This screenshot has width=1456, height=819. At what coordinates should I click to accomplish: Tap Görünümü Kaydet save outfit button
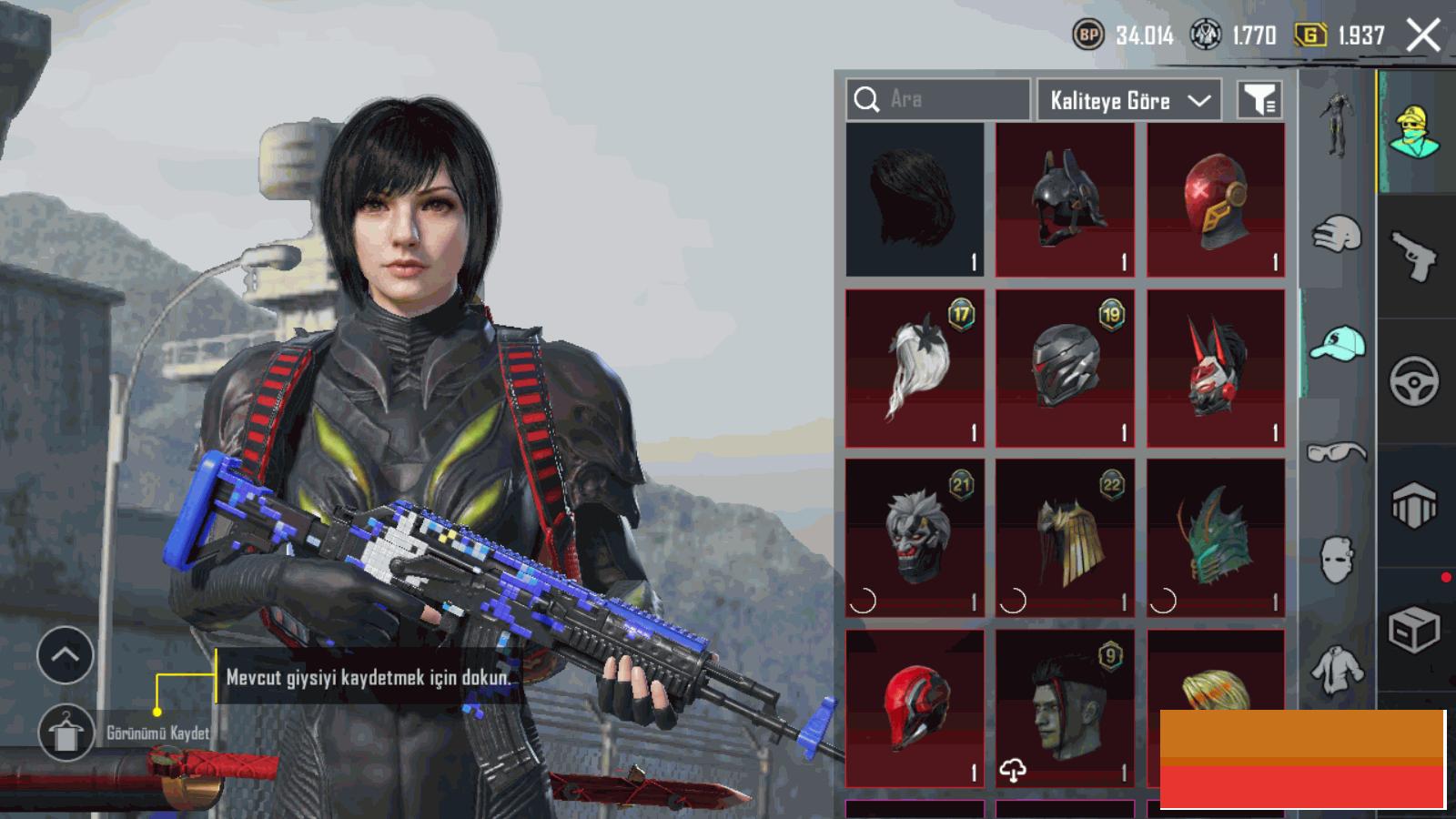pos(66,733)
